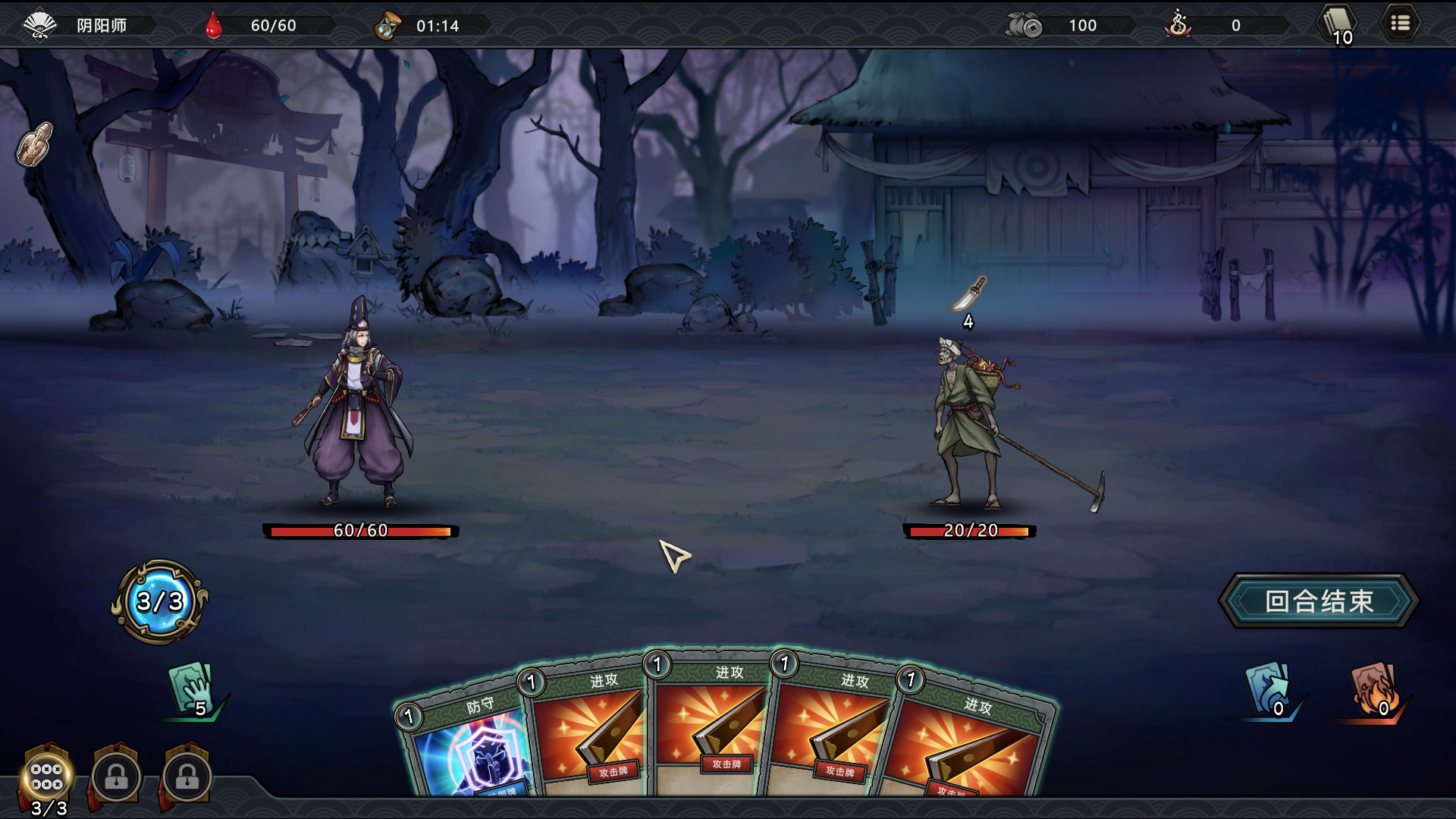Click the 3/3 energy orb
Image resolution: width=1456 pixels, height=819 pixels.
coord(160,602)
